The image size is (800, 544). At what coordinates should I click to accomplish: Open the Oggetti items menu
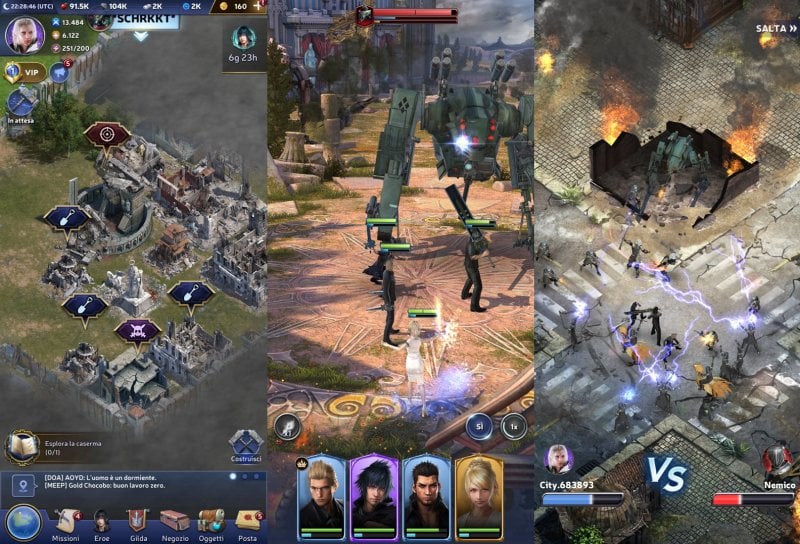pos(211,522)
